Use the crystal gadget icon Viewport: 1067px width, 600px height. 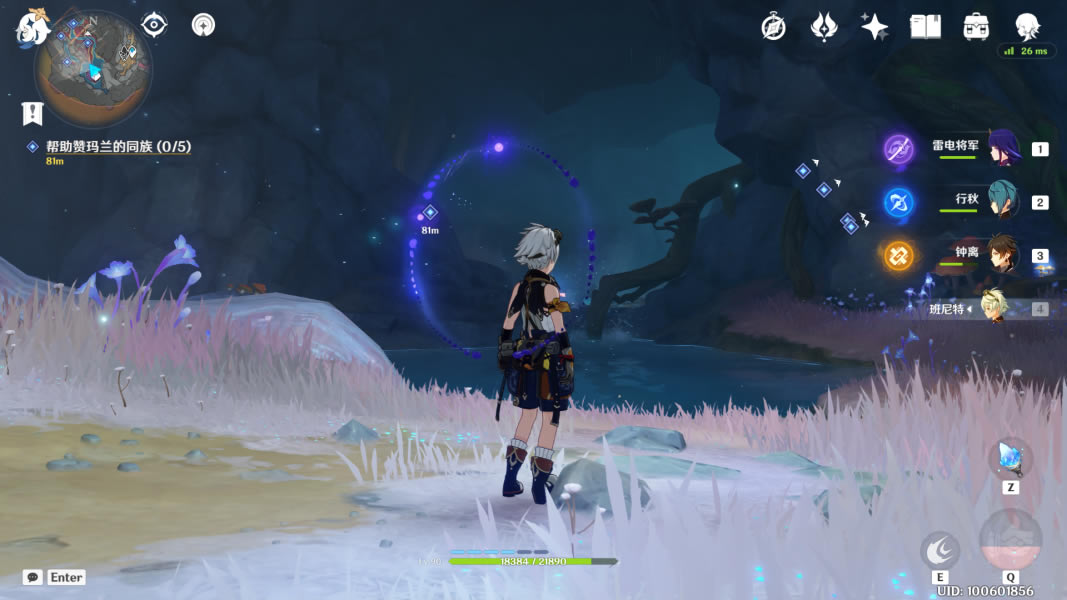(1010, 459)
